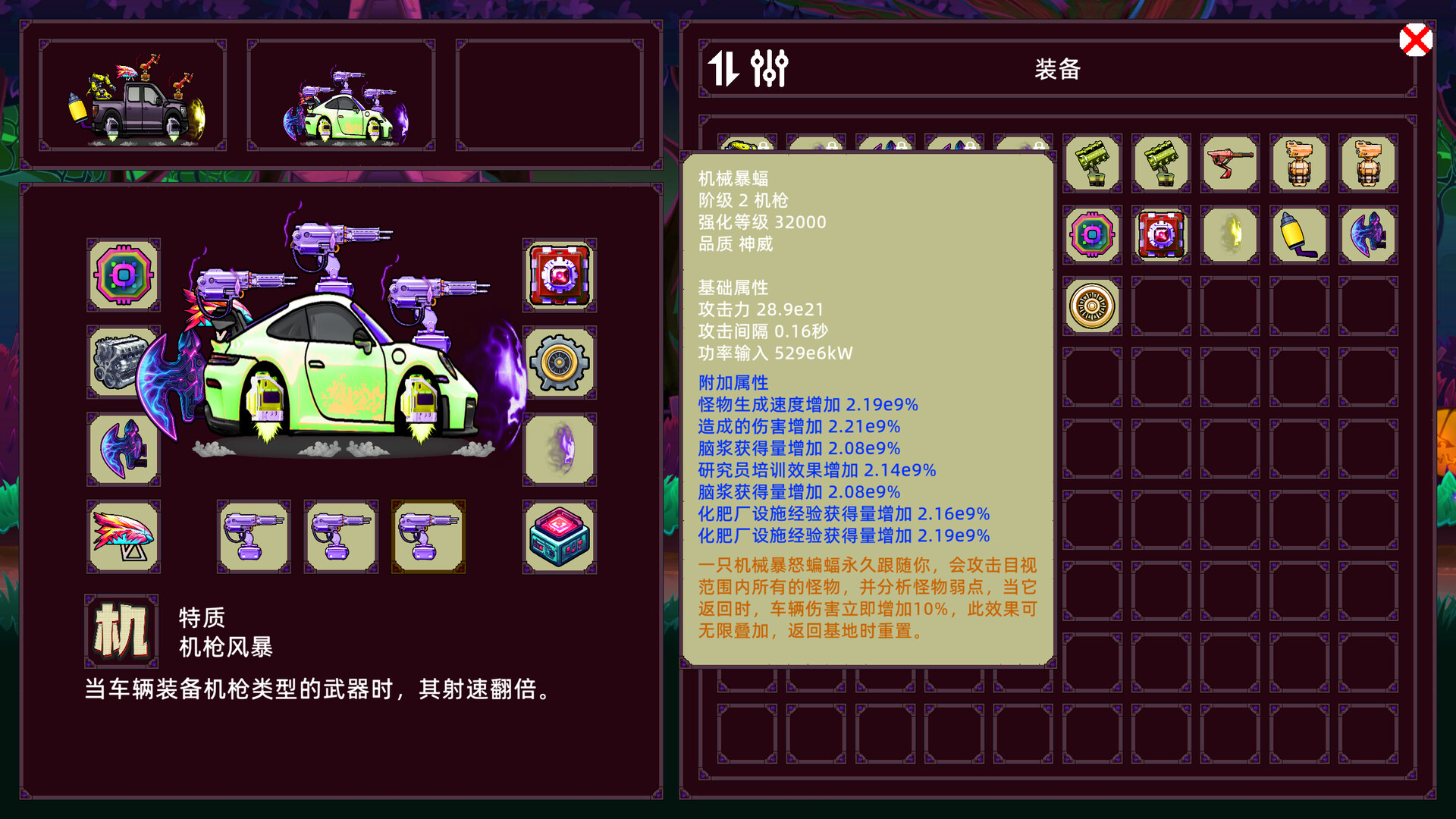
Task: Select the rainbow CPU chip equipment slot
Action: 124,274
